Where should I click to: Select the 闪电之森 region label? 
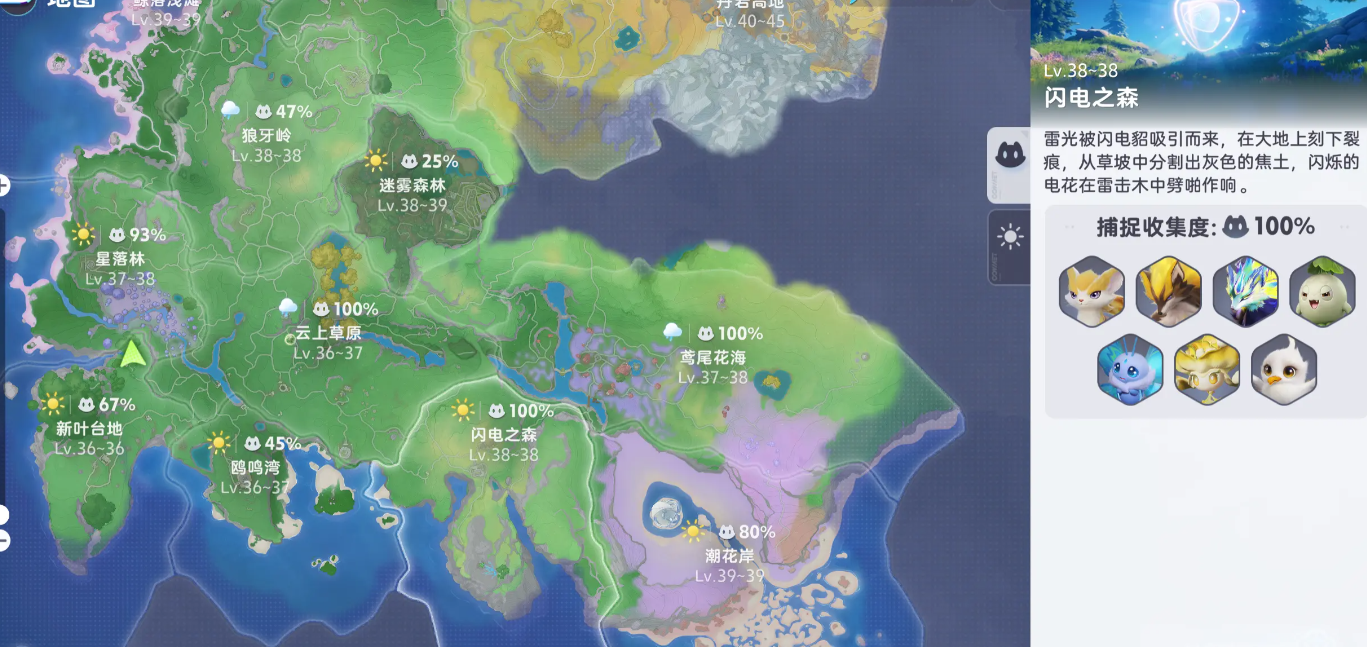(504, 435)
